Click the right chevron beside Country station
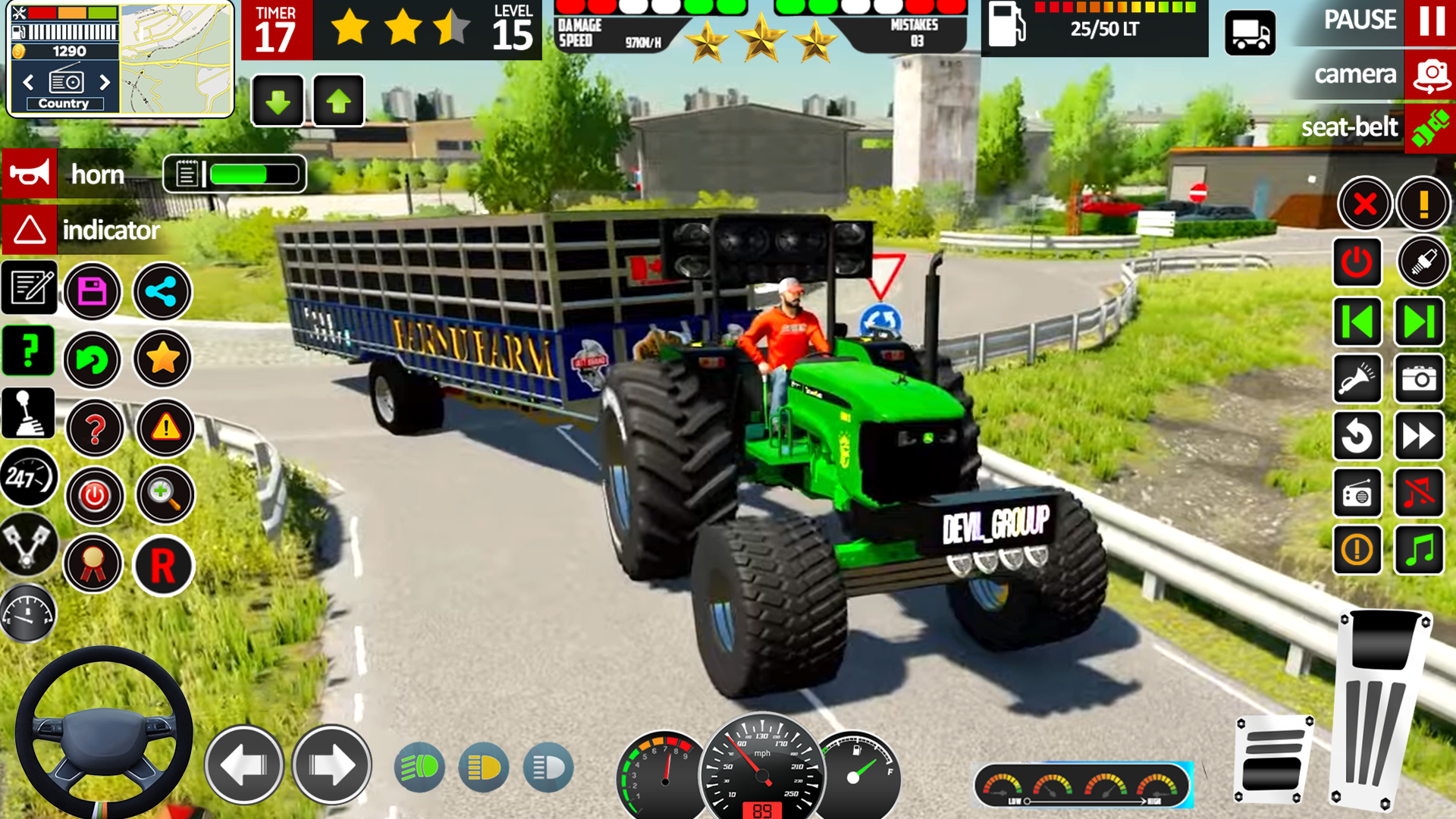1456x819 pixels. point(105,82)
